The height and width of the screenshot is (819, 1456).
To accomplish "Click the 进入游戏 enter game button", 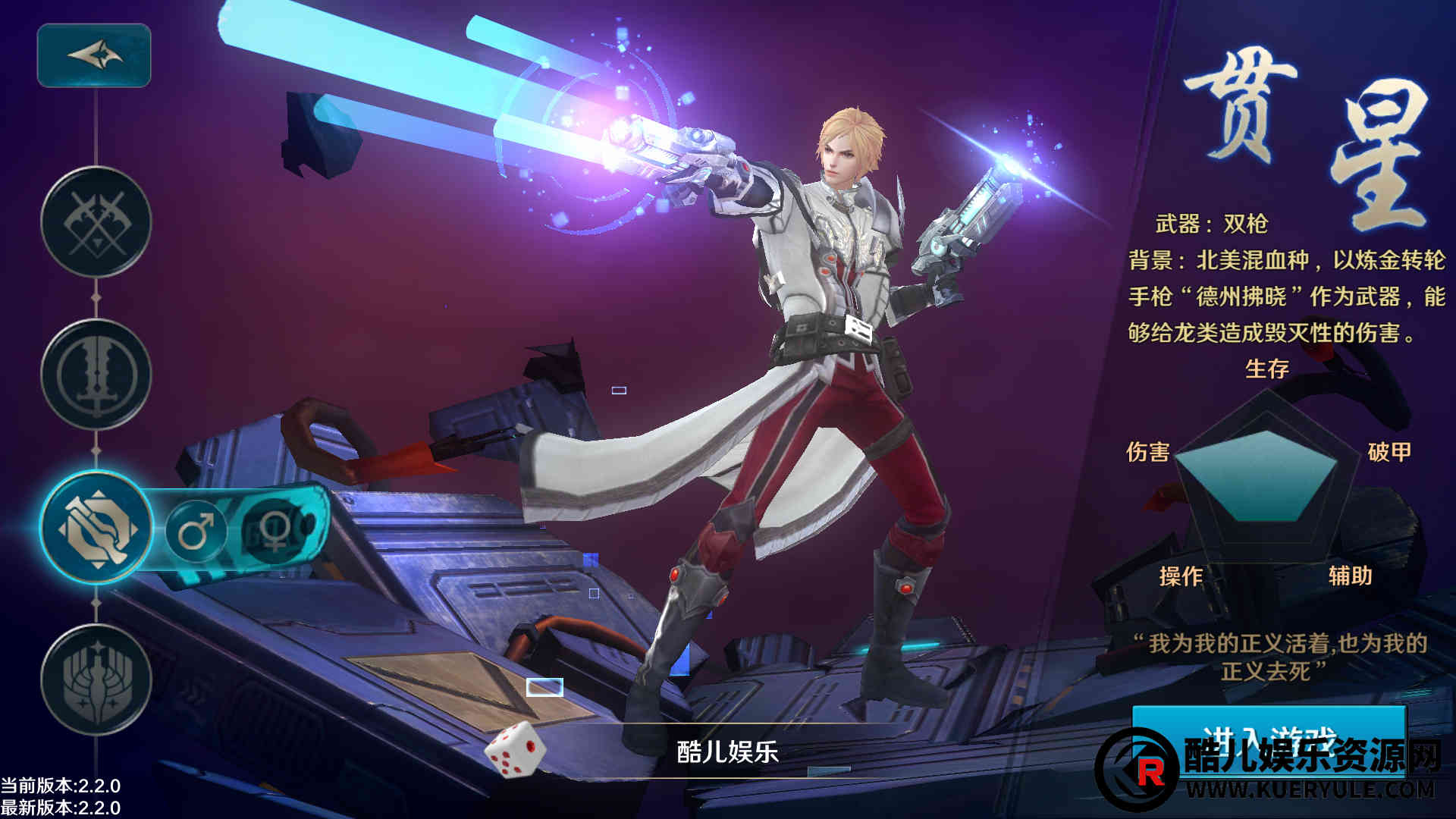I will (x=1268, y=739).
